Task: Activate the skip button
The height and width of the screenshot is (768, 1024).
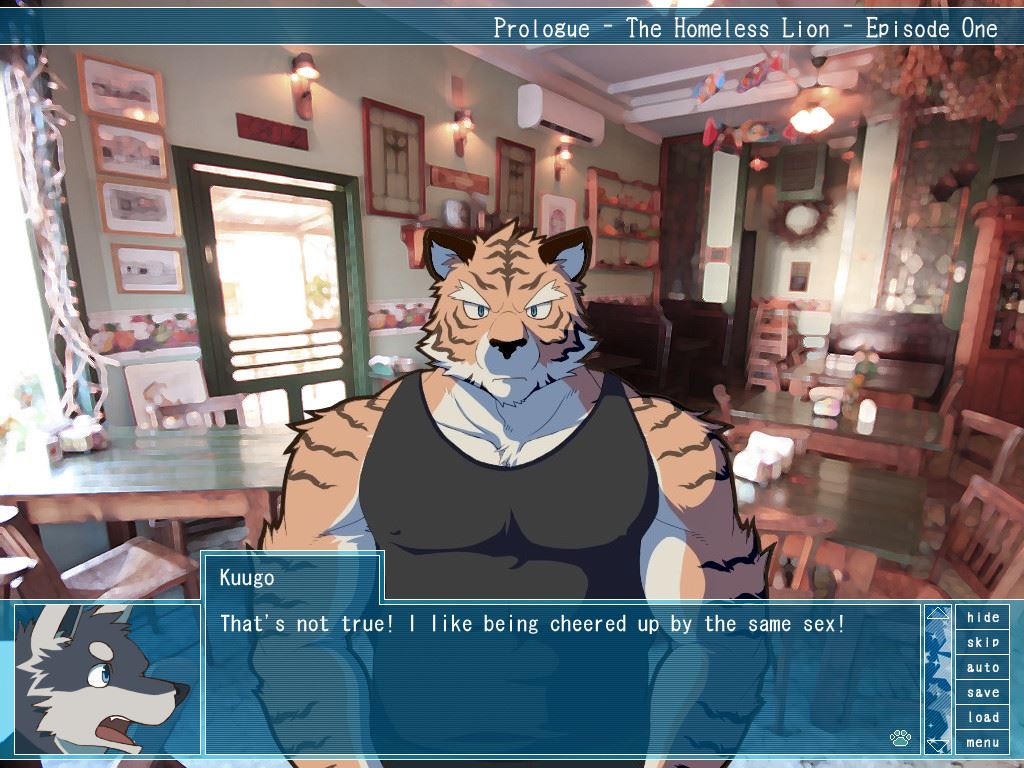Action: [982, 642]
